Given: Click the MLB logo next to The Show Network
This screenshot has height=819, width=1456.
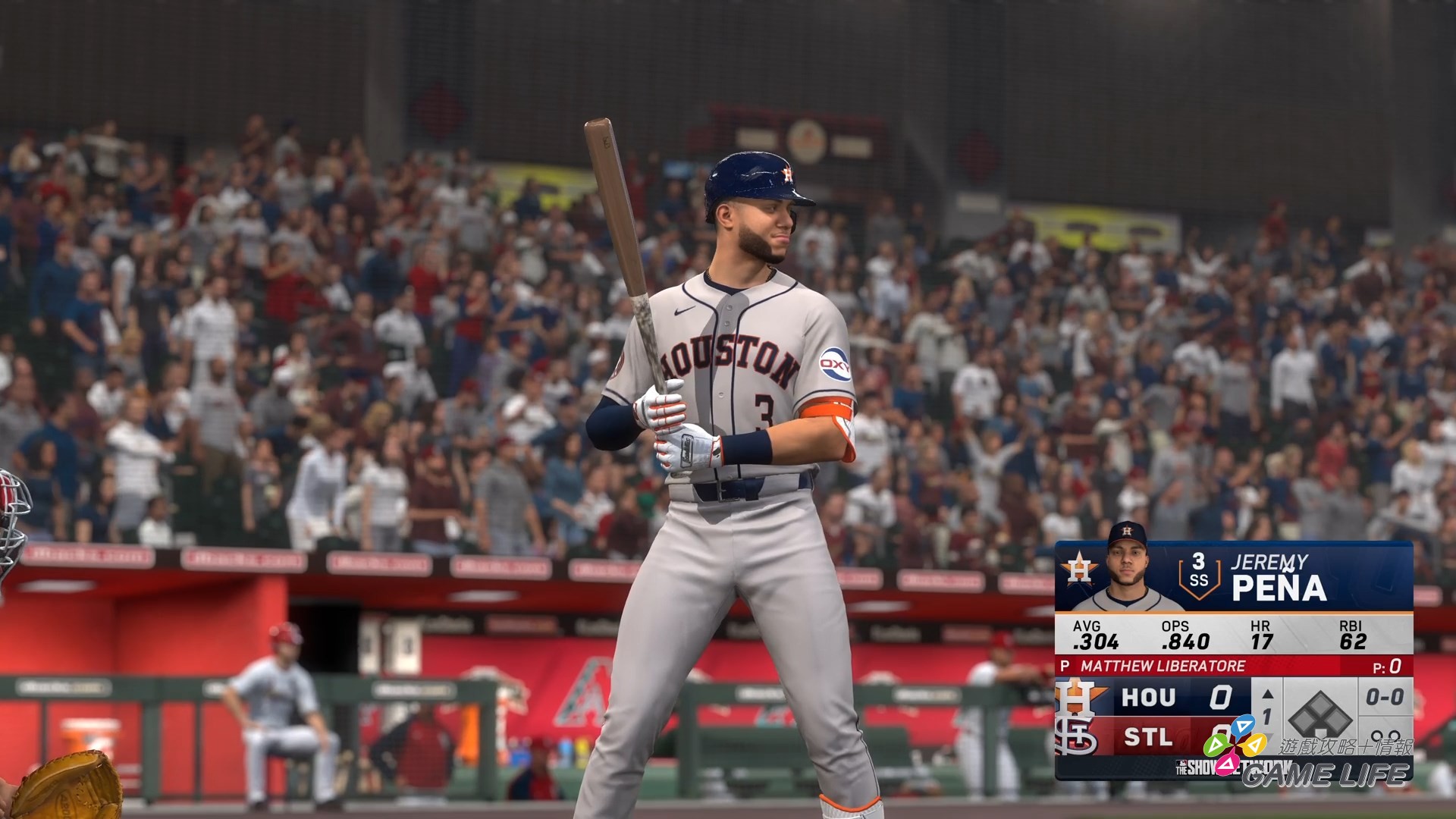Looking at the screenshot, I should 1182,762.
